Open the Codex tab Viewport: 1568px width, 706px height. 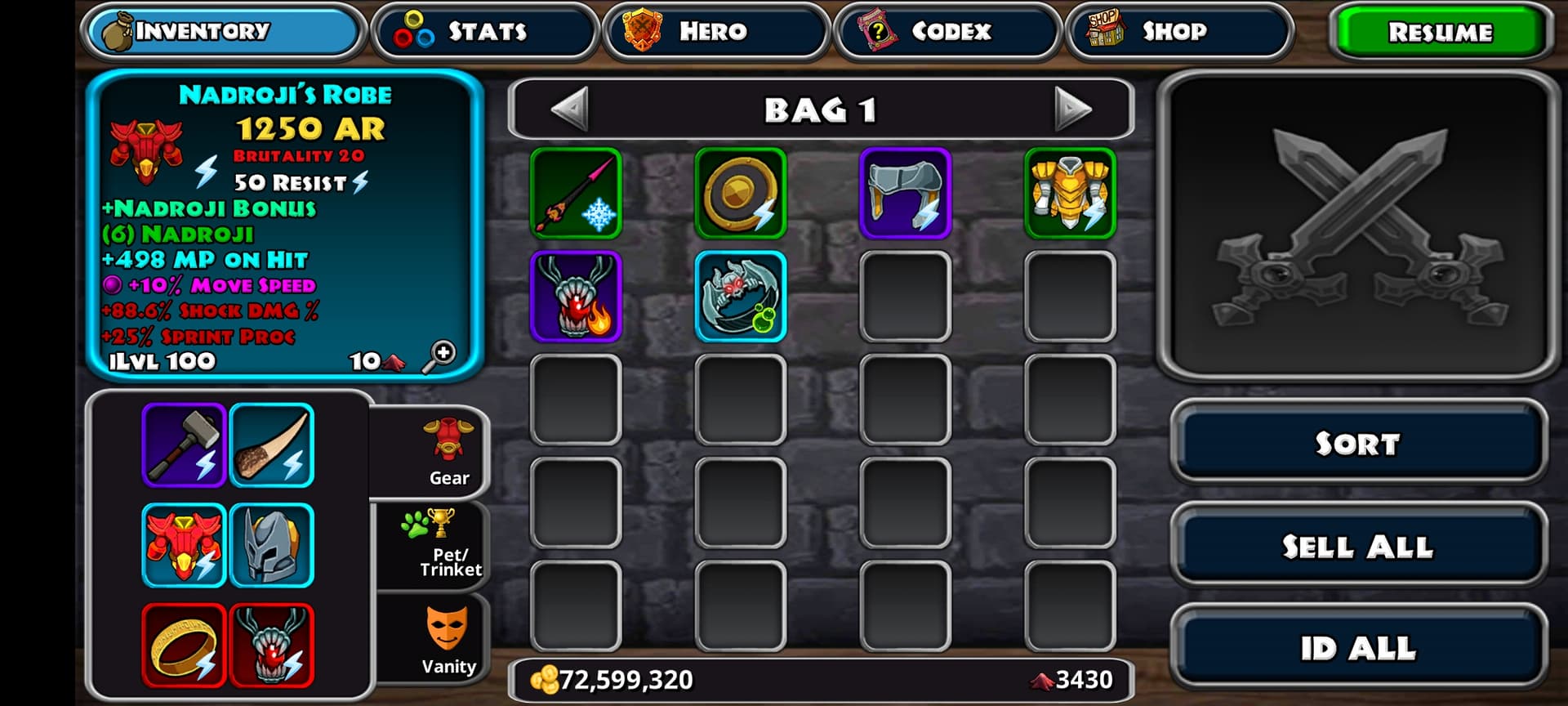point(947,31)
